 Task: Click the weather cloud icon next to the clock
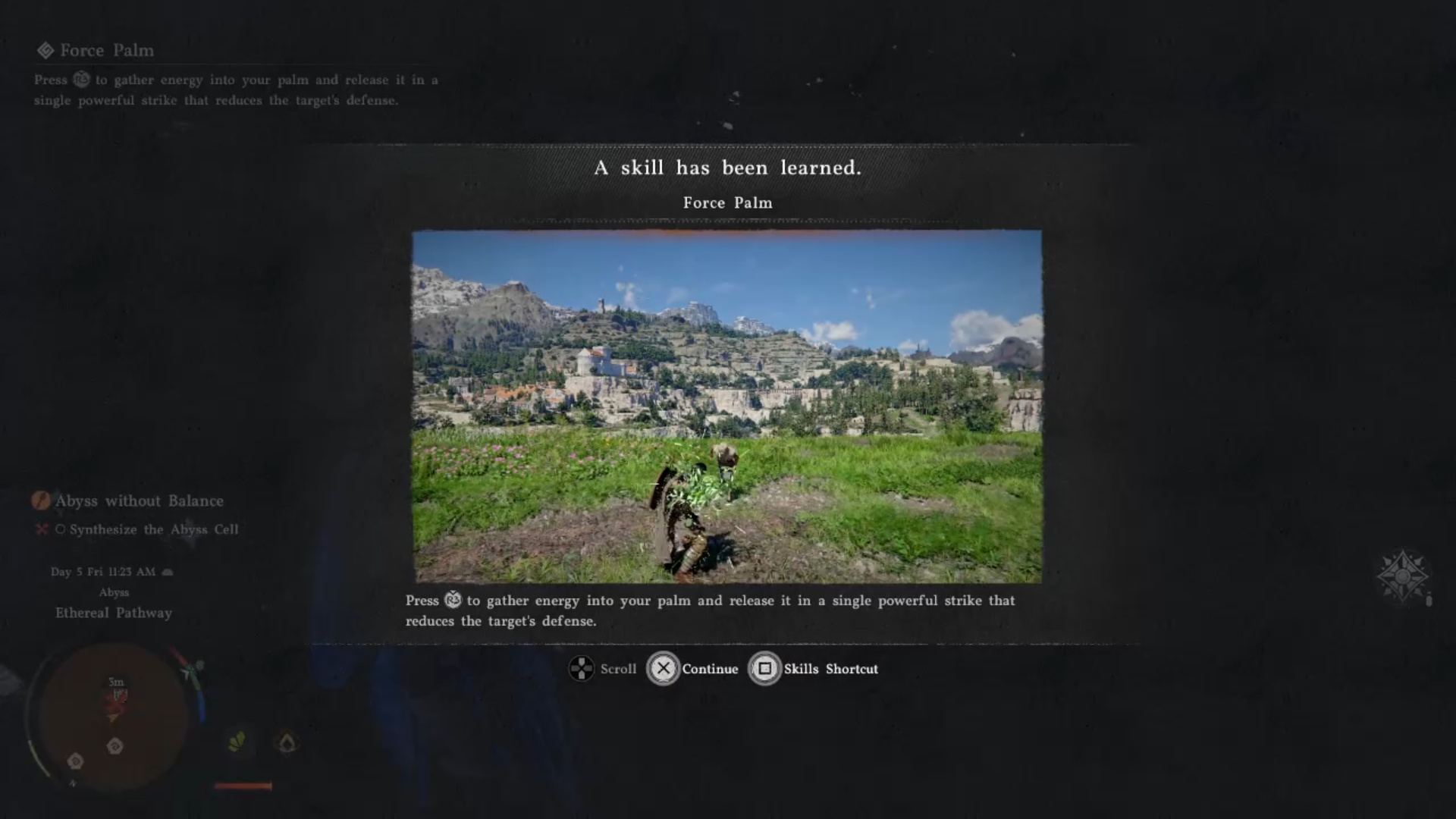(168, 572)
